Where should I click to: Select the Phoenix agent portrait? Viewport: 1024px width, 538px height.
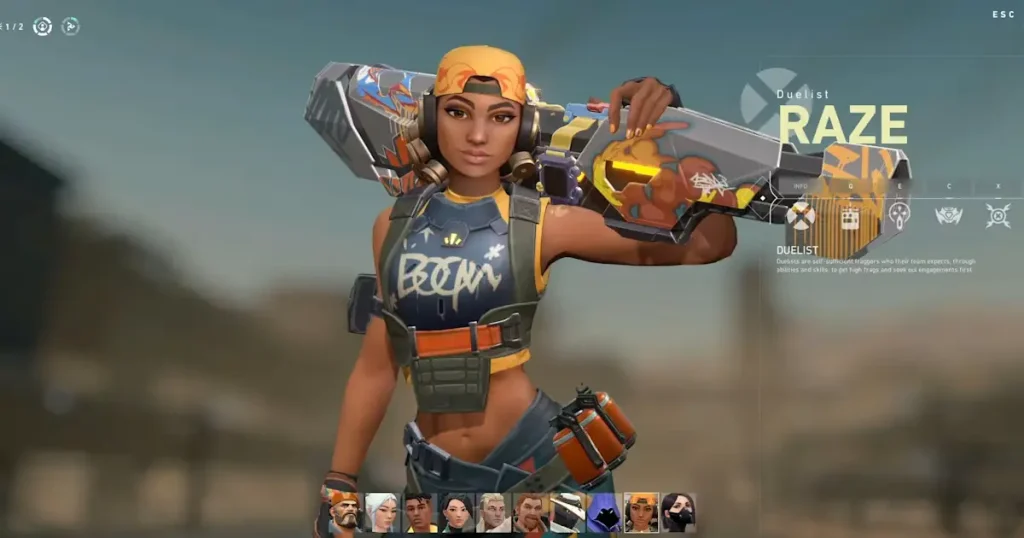tap(419, 512)
